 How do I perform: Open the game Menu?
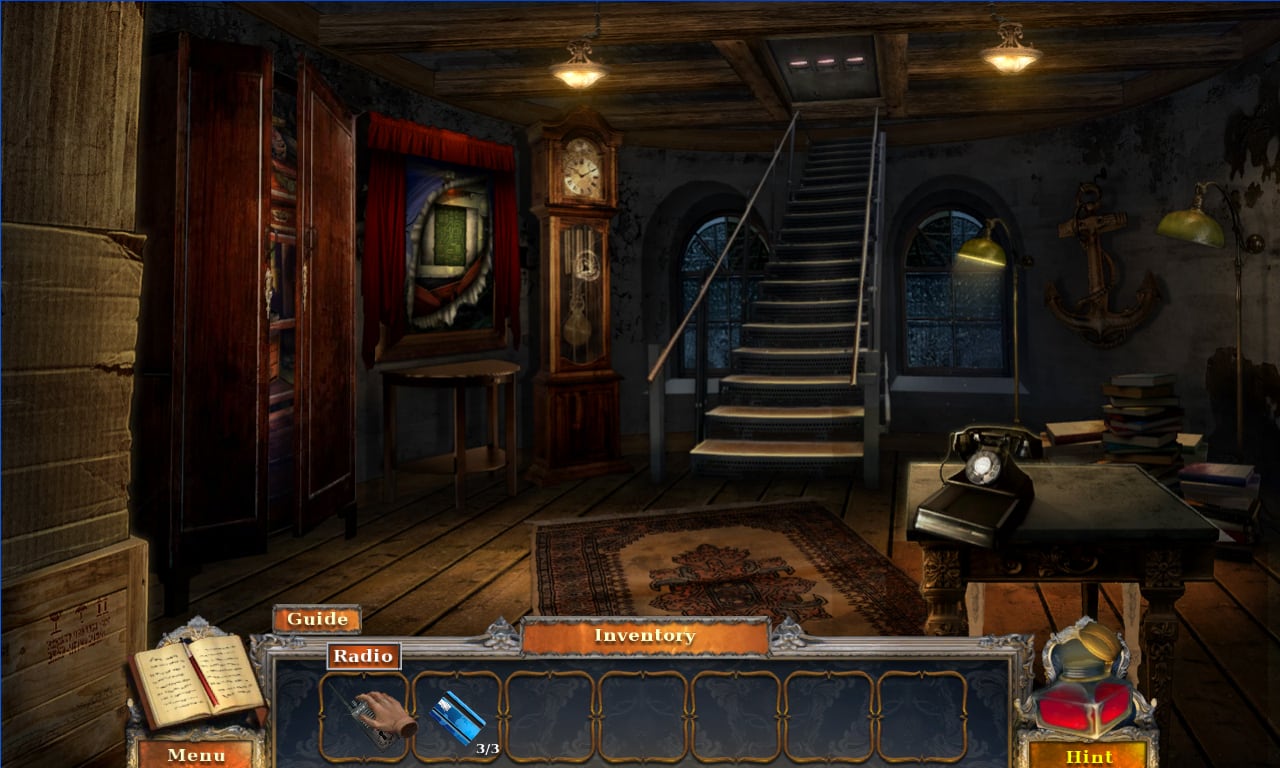196,754
